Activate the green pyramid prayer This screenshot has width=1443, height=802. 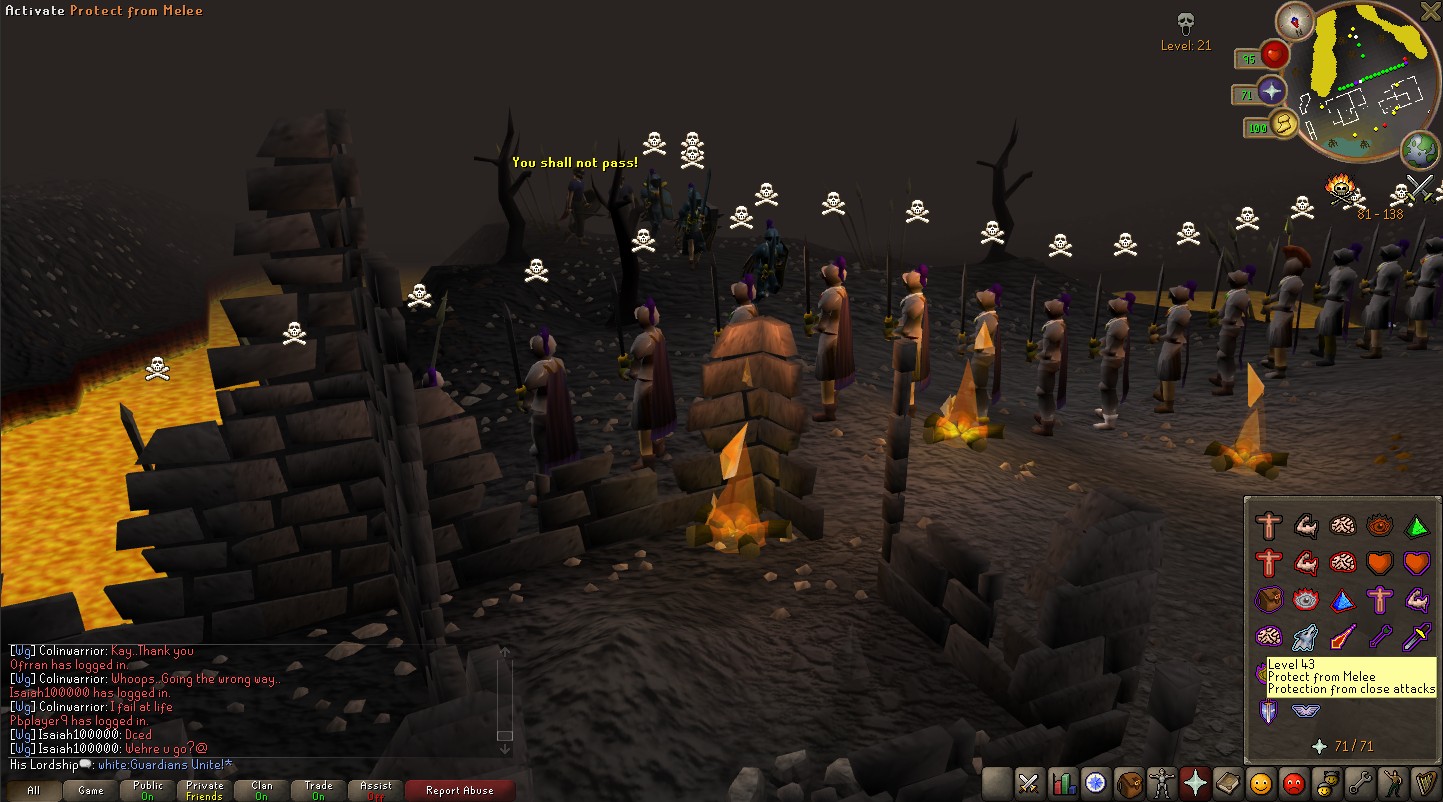(1417, 526)
